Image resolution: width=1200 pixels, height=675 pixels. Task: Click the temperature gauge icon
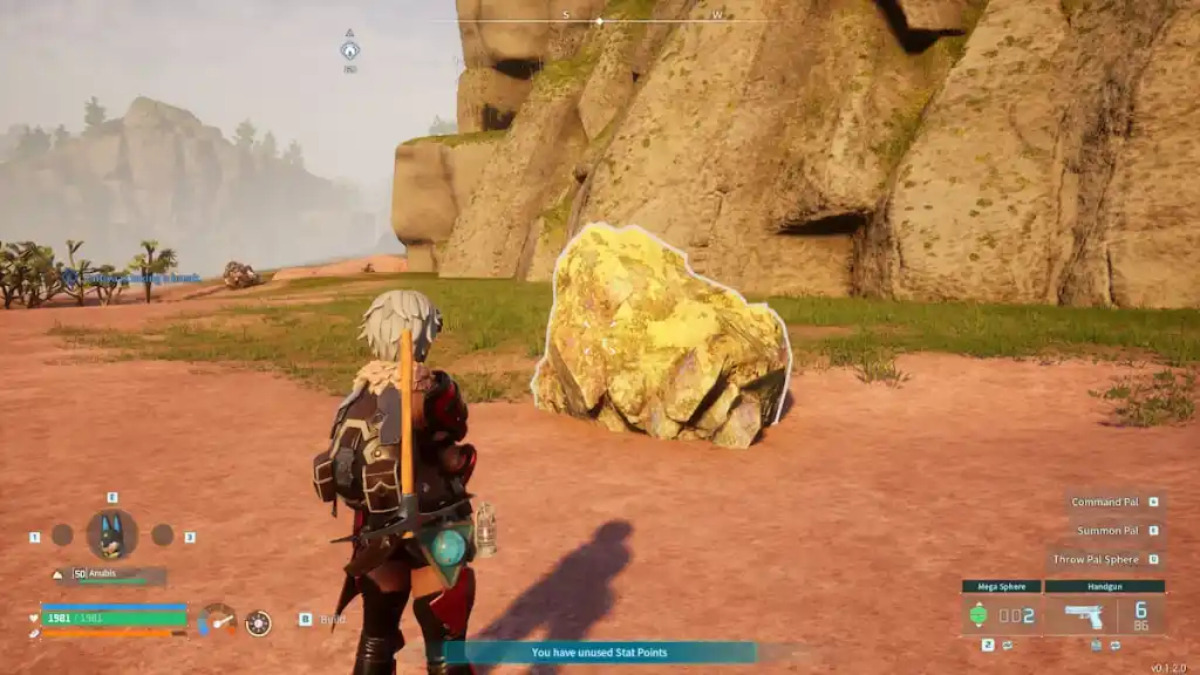217,620
